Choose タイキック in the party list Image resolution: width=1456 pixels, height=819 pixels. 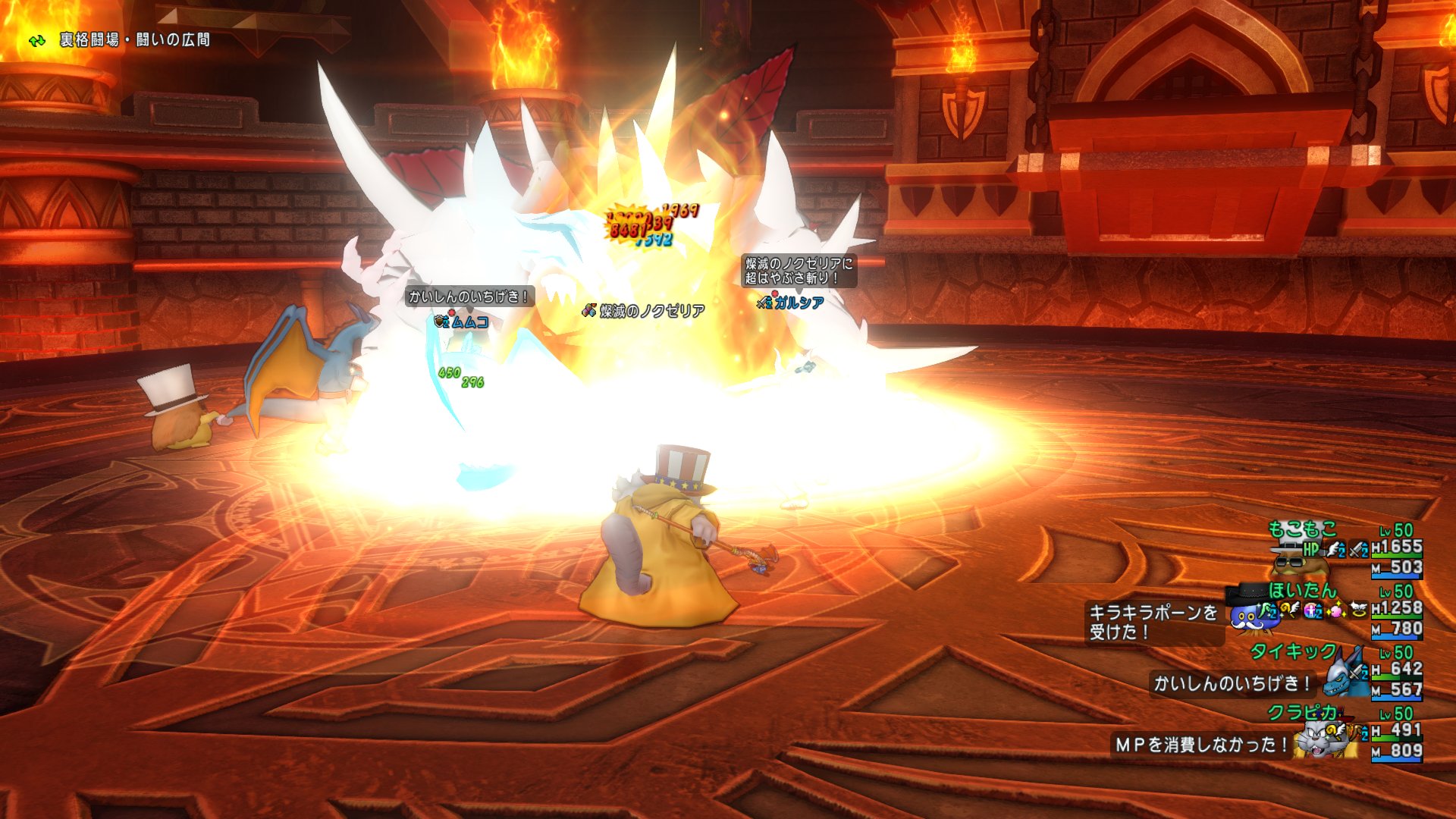click(x=1293, y=651)
